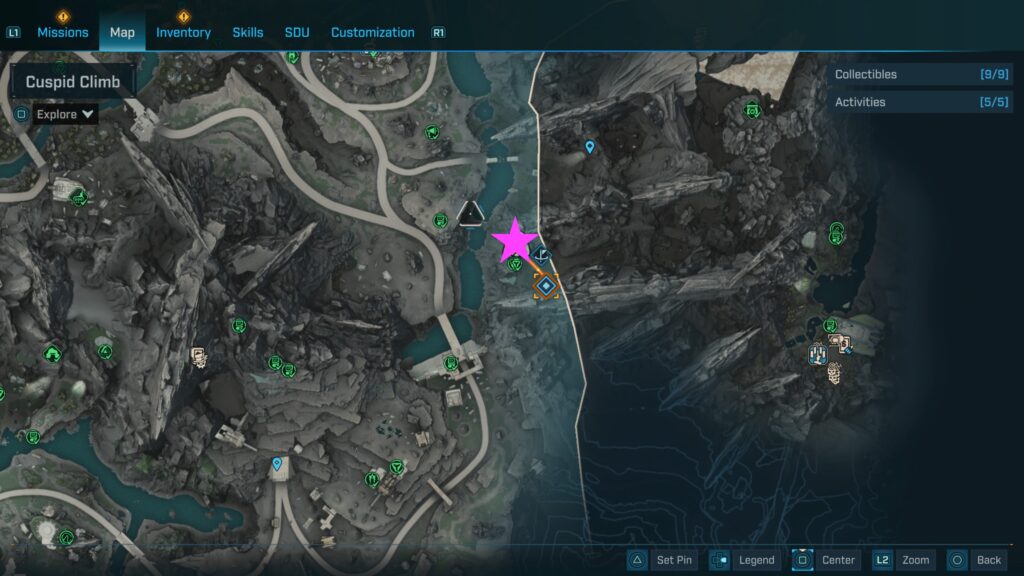The image size is (1024, 576).
Task: Go Back from the map
Action: point(977,560)
